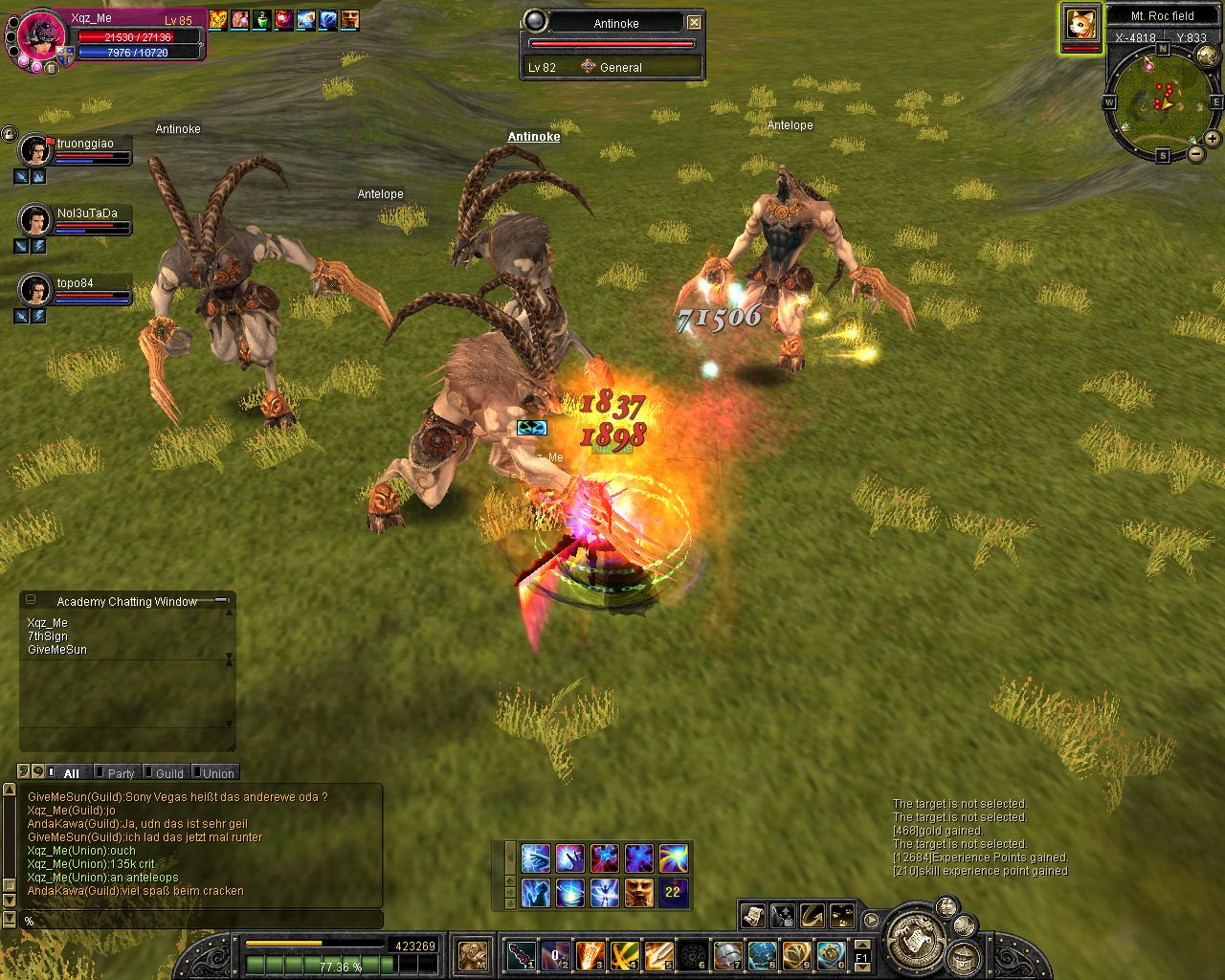The image size is (1225, 980).
Task: Use the silver helmet item in slot 7
Action: pyautogui.click(x=728, y=954)
